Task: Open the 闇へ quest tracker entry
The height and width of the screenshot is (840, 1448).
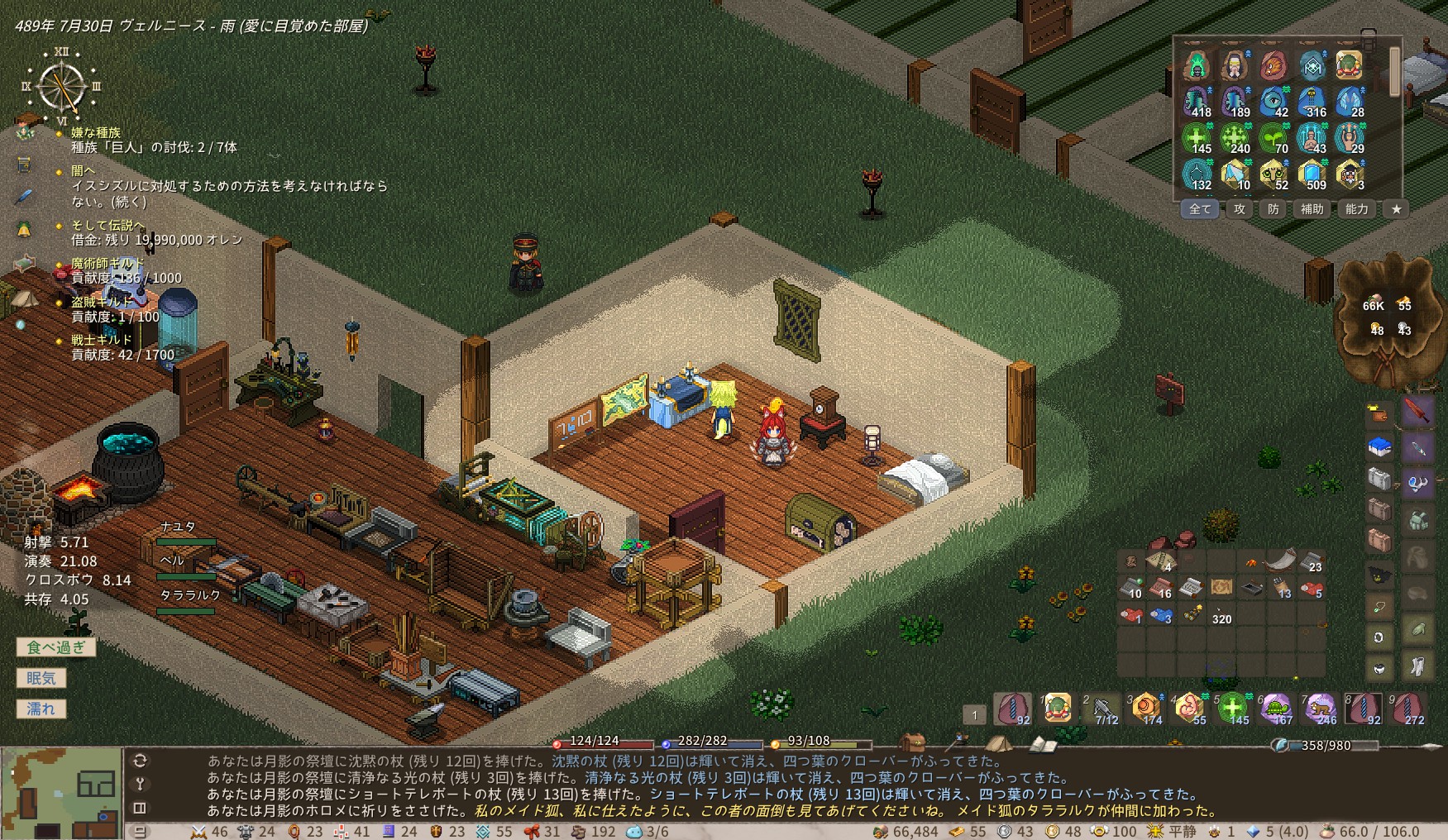Action: (83, 170)
